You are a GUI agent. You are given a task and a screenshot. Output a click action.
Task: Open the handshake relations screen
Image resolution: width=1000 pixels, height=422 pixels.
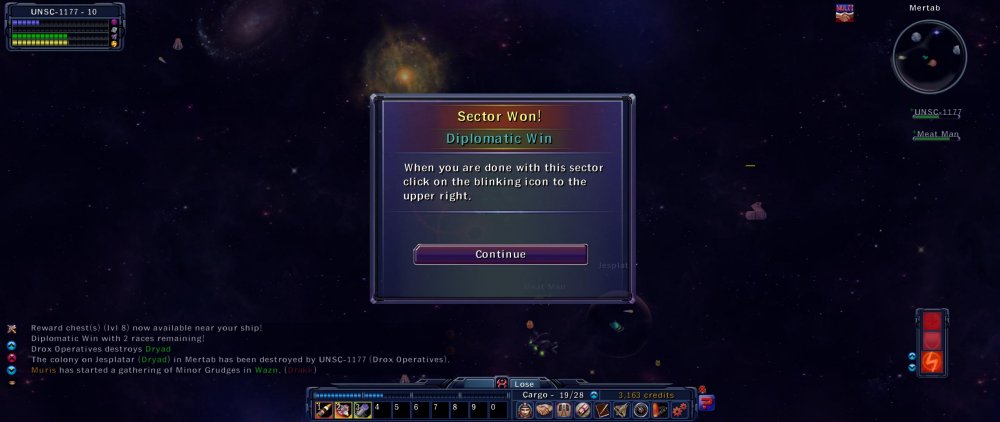(544, 410)
